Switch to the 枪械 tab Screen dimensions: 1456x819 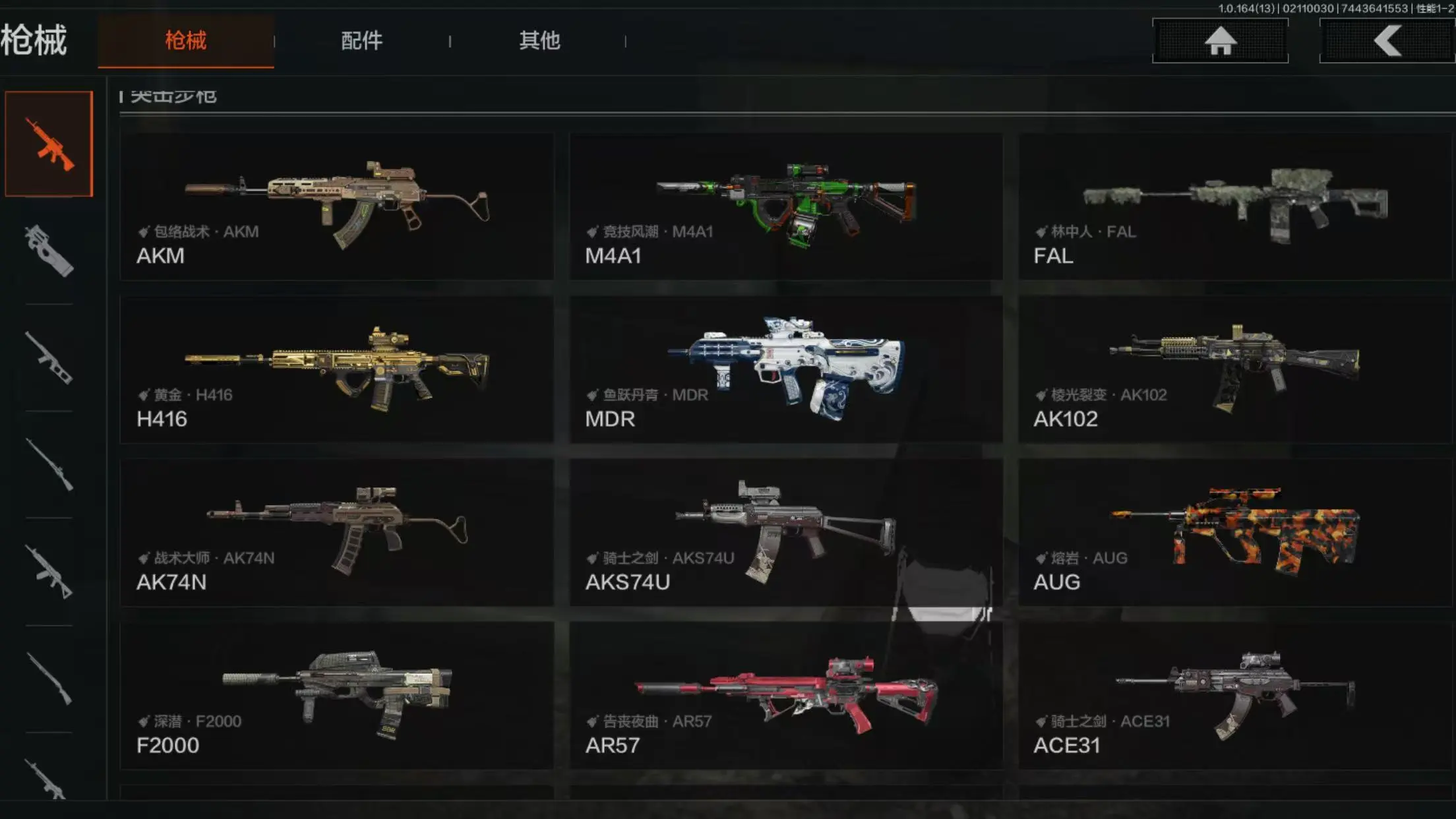pyautogui.click(x=185, y=41)
